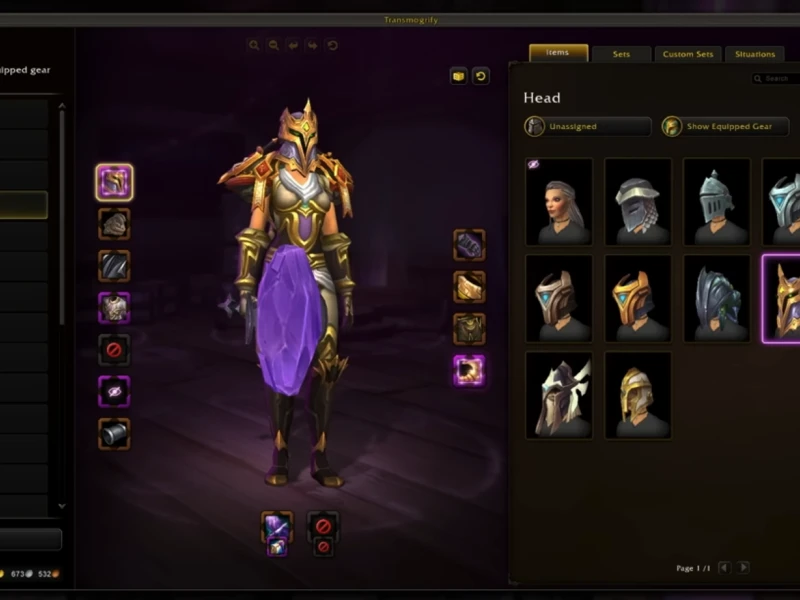The width and height of the screenshot is (800, 600).
Task: Reset the pending transmog changes with the arrow button
Action: point(481,76)
